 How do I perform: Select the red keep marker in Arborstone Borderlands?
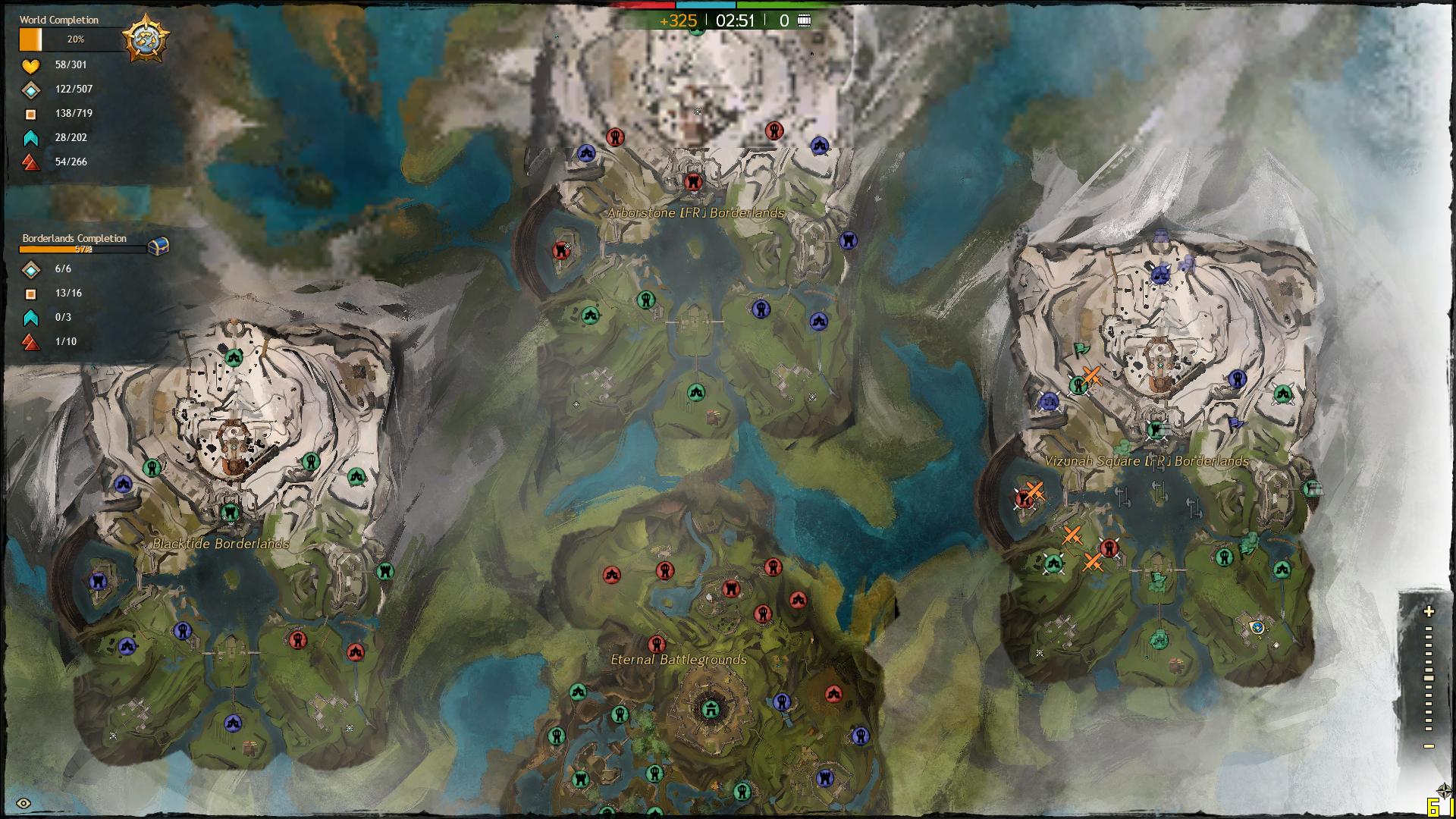tap(561, 249)
